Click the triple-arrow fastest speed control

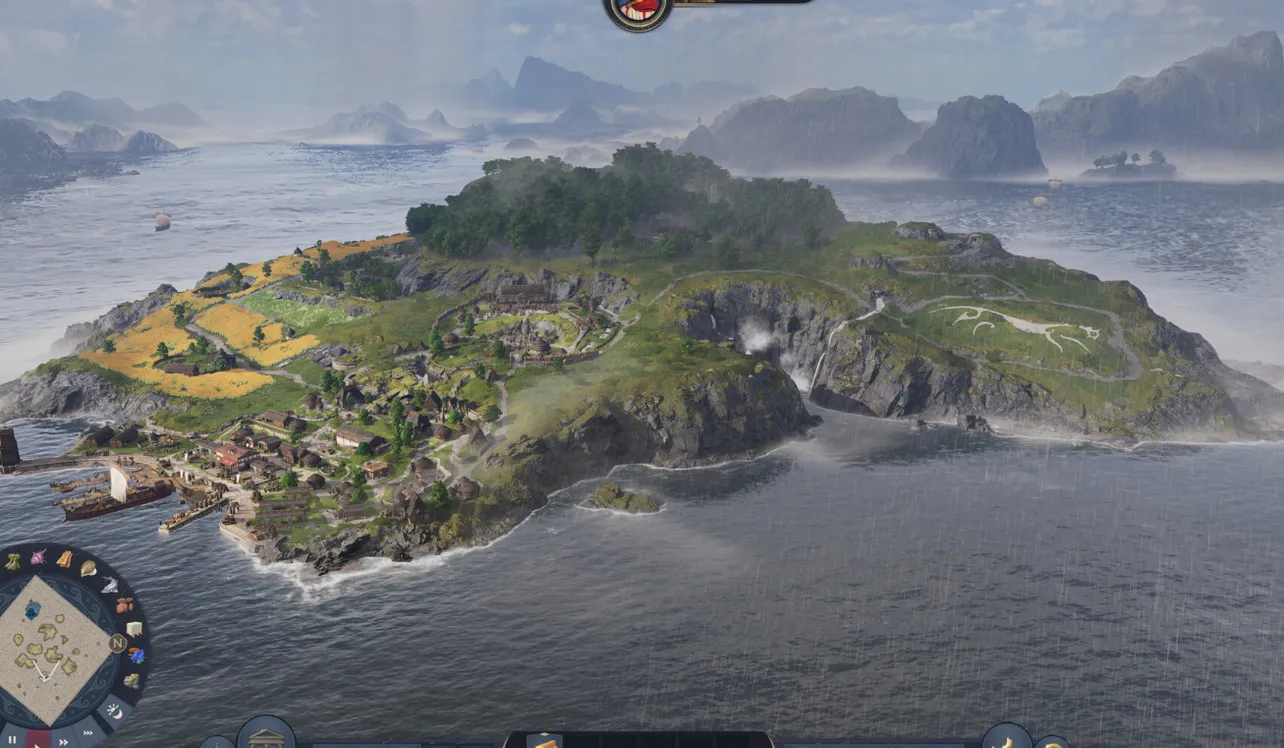click(x=89, y=731)
